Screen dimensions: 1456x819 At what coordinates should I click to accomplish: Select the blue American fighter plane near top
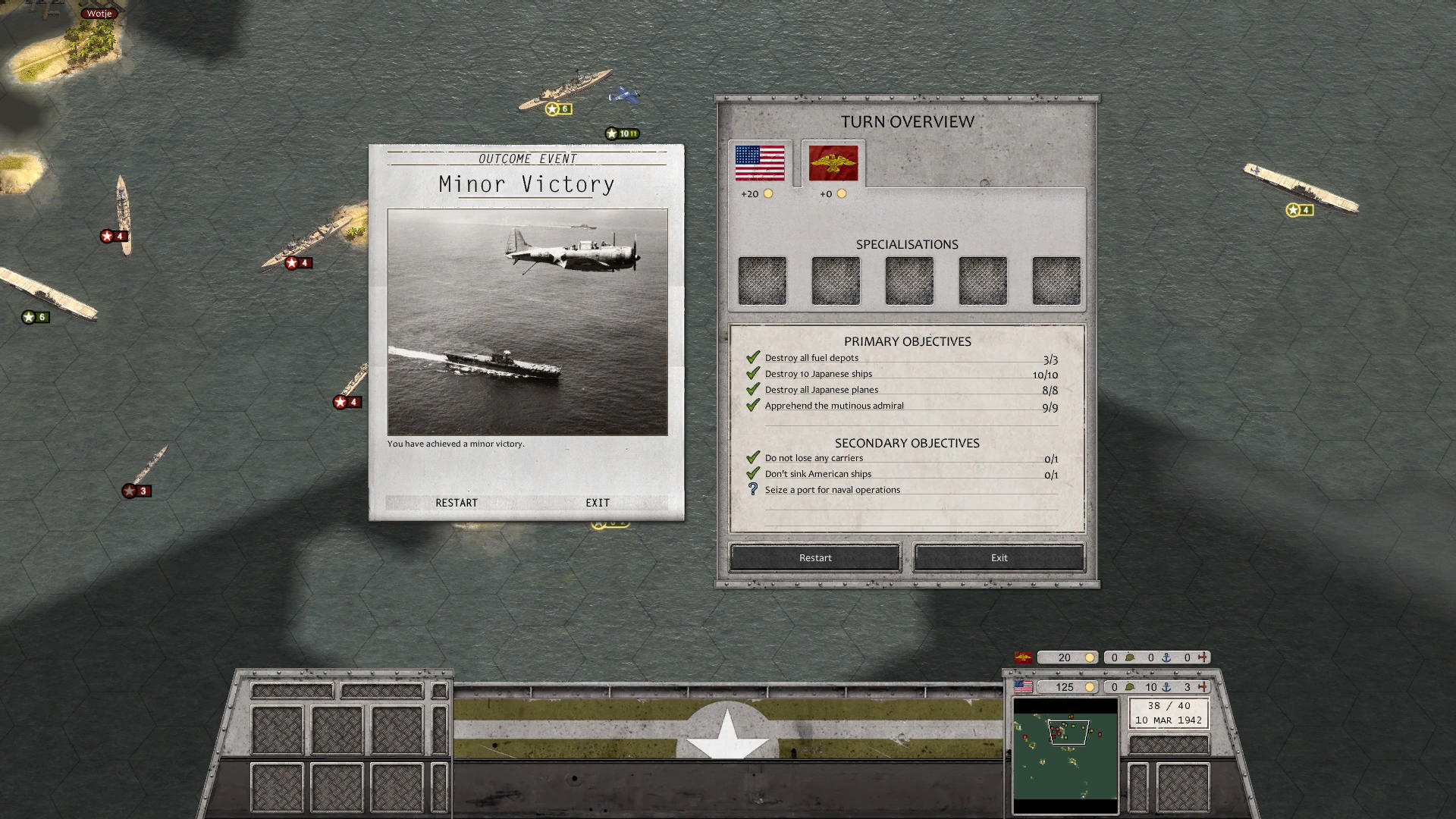(x=623, y=95)
